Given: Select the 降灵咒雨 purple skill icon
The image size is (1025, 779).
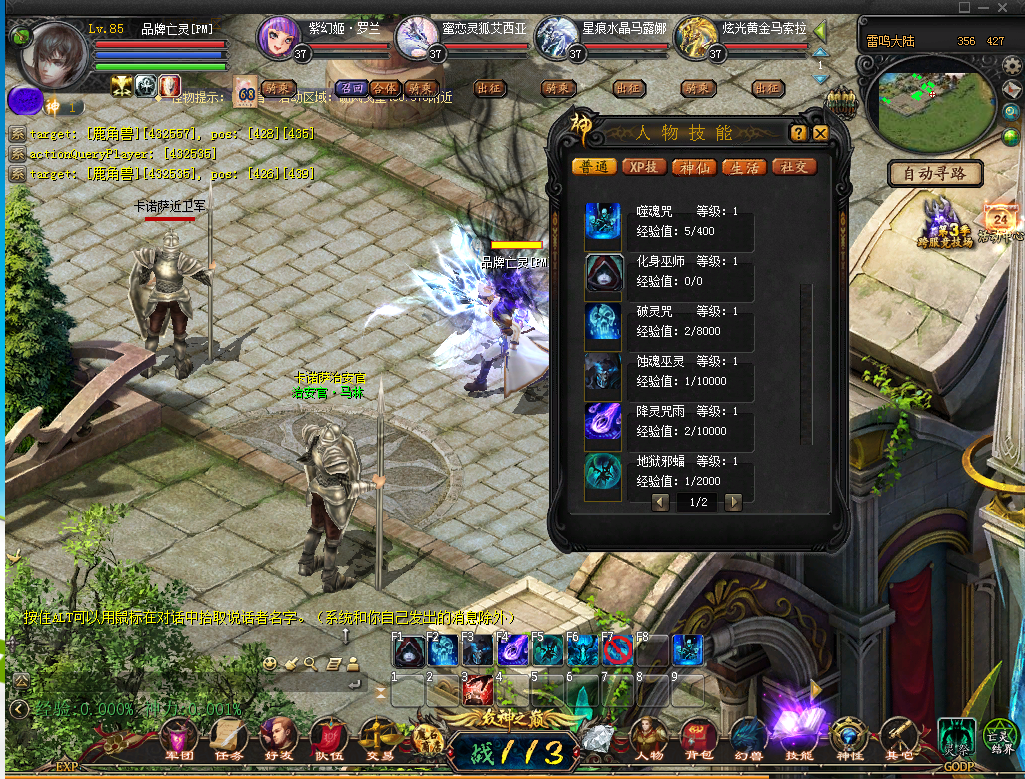Looking at the screenshot, I should point(604,422).
